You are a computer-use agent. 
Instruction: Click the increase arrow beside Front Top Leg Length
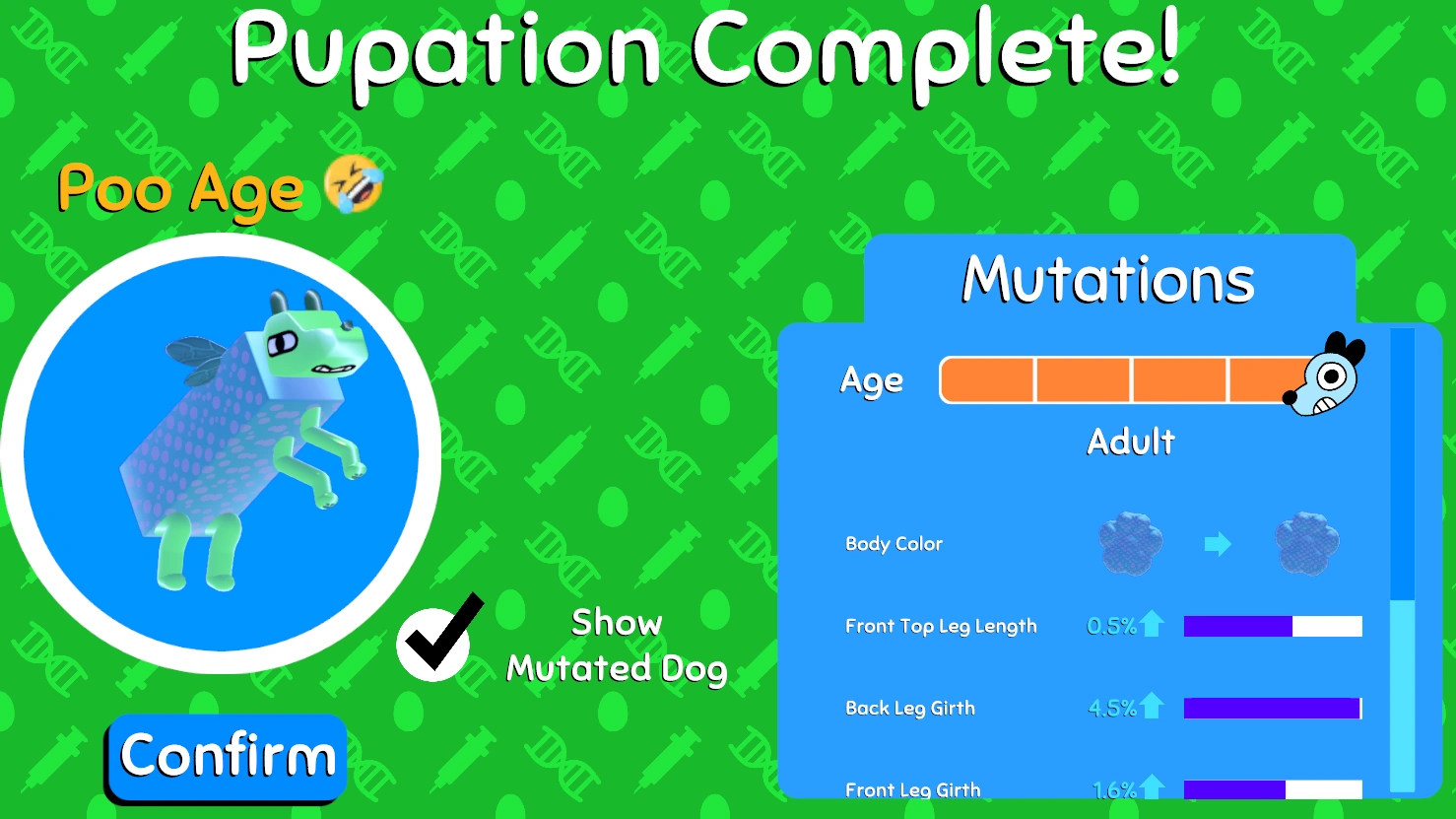pyautogui.click(x=1155, y=624)
